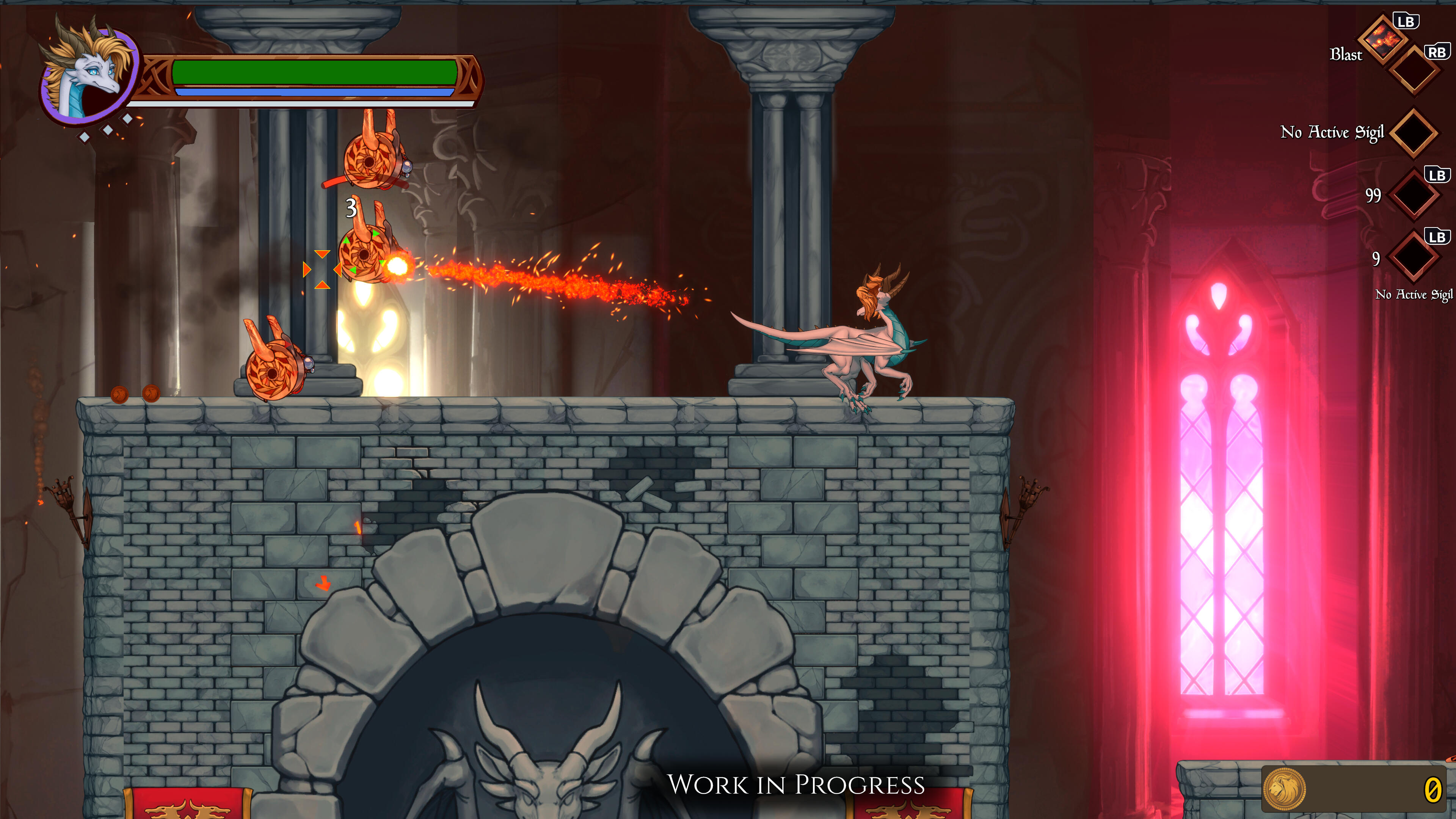
Task: Click the gold lion coin icon
Action: point(1284,789)
